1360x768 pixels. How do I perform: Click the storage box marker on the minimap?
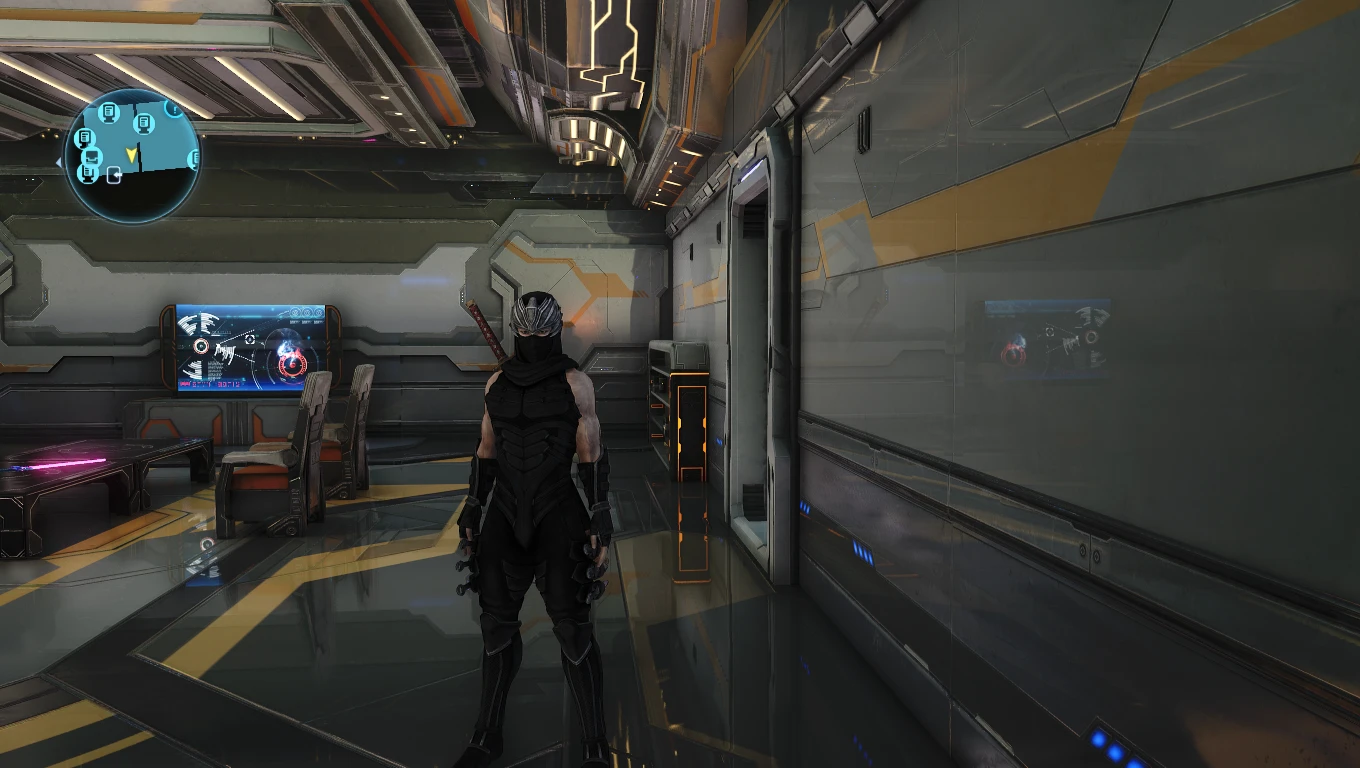tap(91, 157)
